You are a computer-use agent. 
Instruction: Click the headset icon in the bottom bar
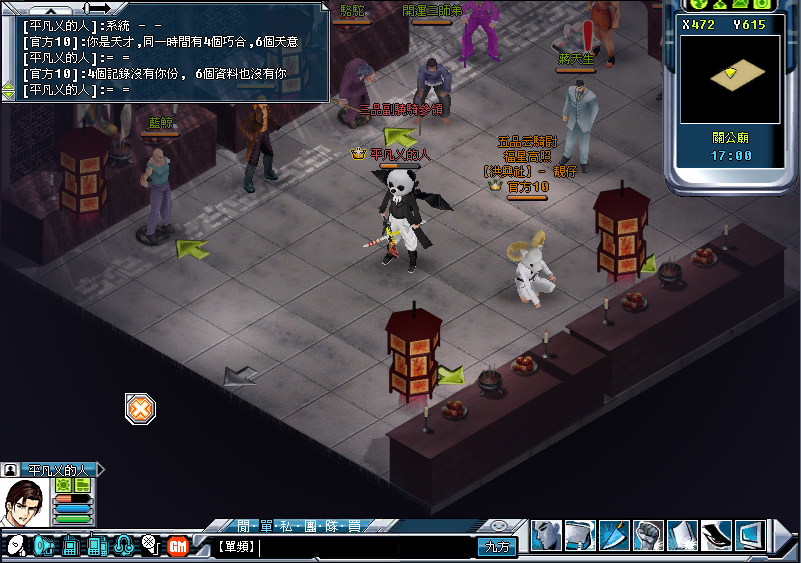[x=124, y=546]
